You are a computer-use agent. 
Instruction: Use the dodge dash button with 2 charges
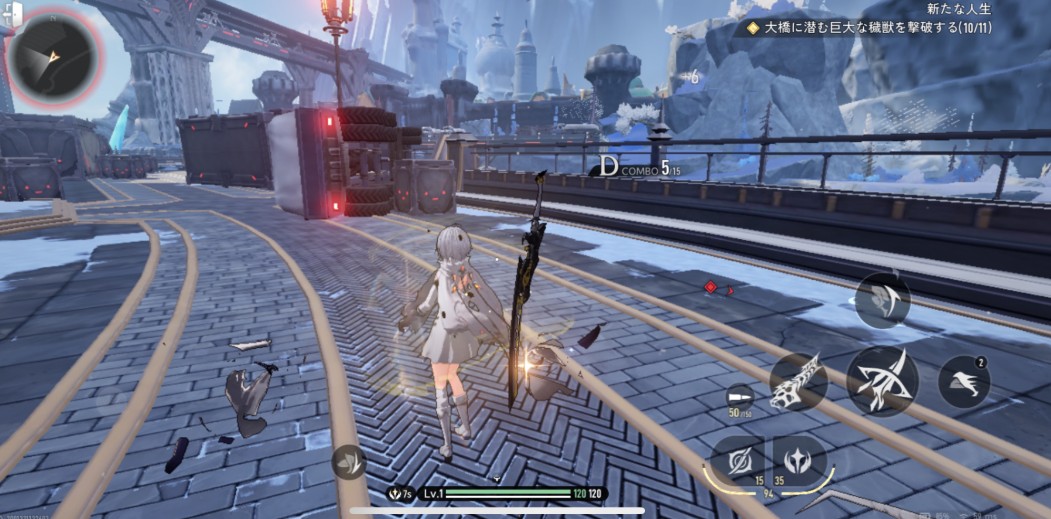pos(965,381)
